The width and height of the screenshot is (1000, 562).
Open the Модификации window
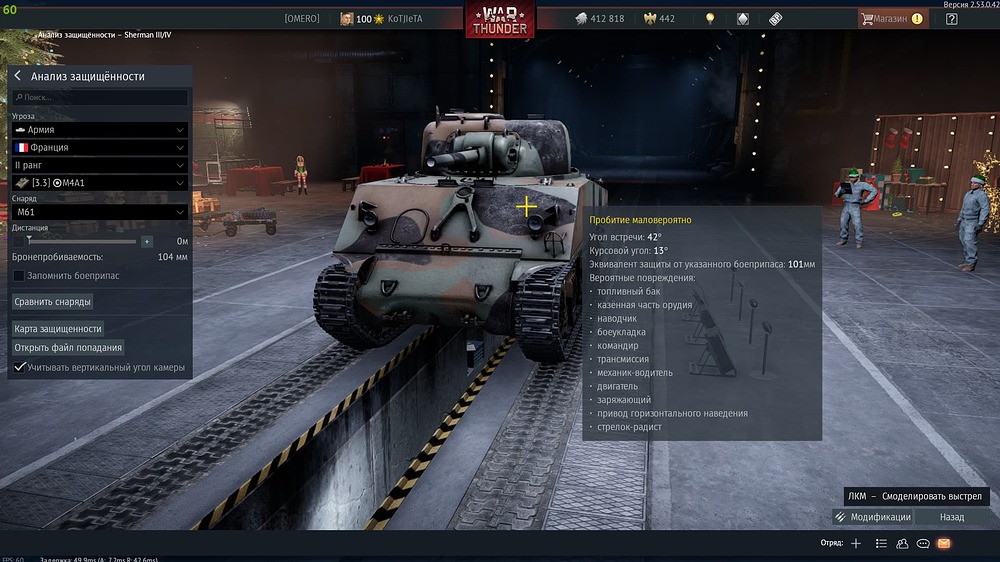click(x=872, y=517)
